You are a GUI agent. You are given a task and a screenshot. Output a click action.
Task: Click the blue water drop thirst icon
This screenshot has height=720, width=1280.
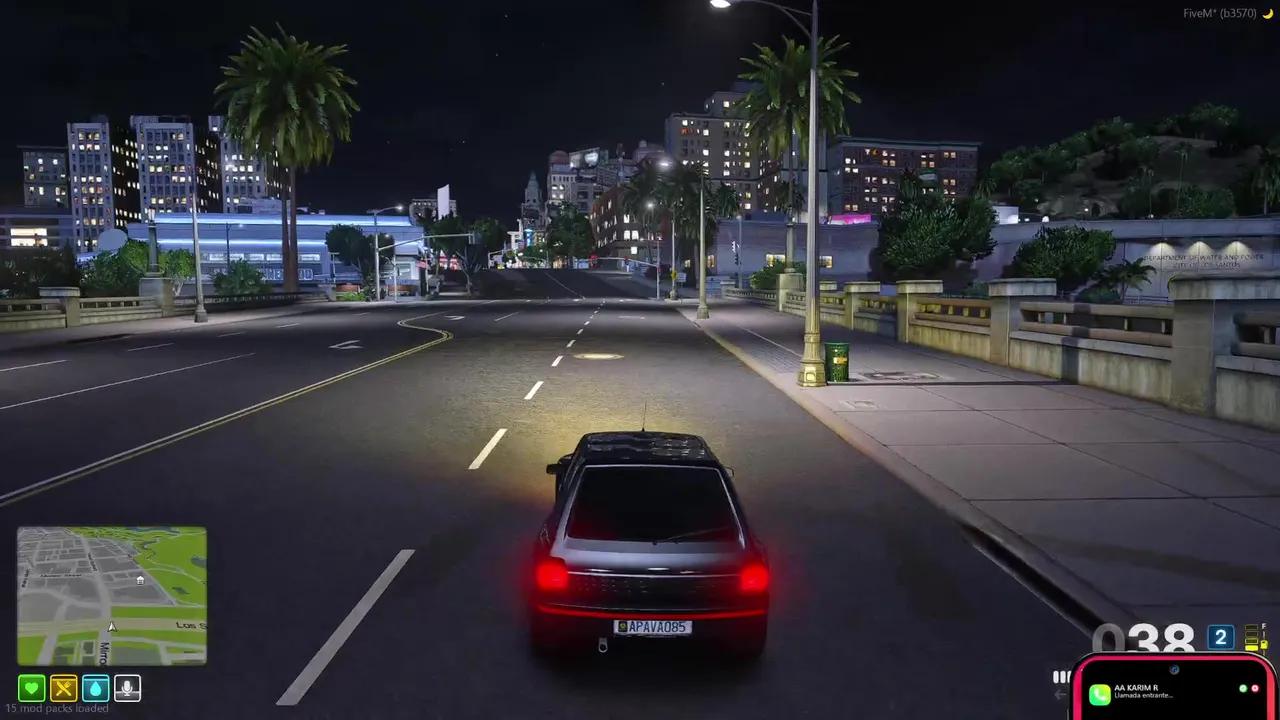tap(96, 688)
